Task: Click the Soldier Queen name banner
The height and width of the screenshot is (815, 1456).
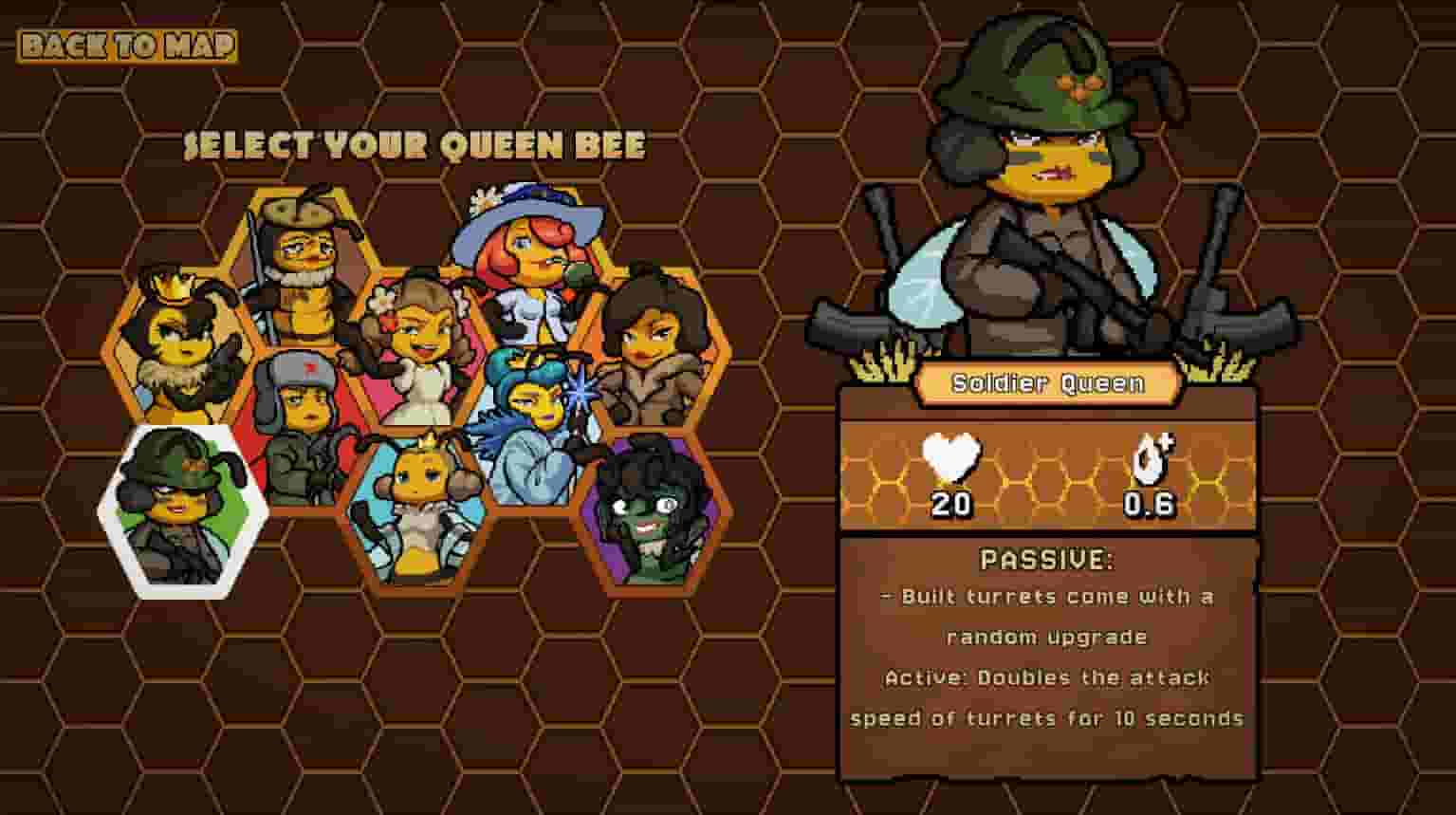Action: [1047, 384]
